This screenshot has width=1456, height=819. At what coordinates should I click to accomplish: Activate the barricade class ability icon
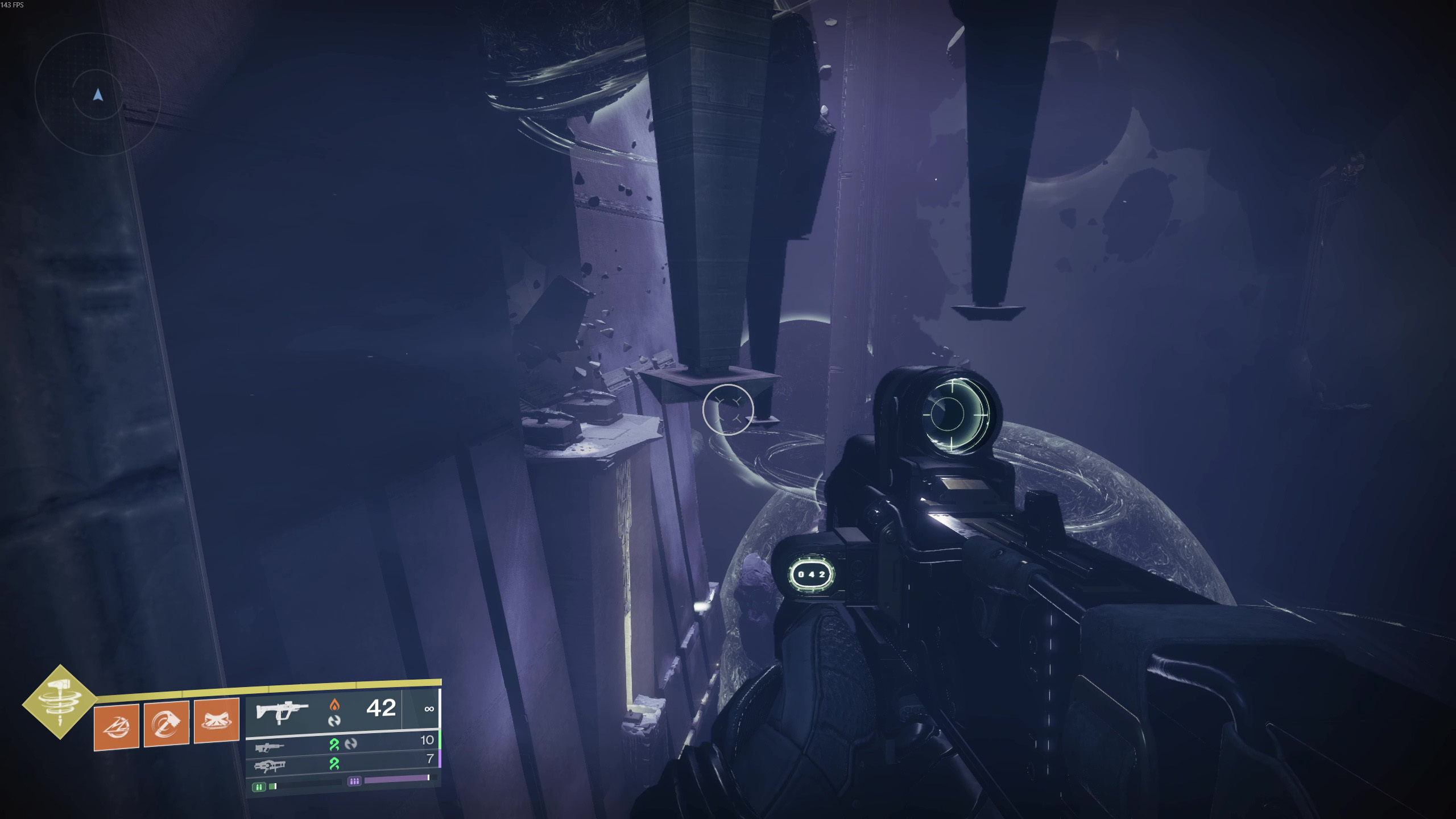pos(217,721)
